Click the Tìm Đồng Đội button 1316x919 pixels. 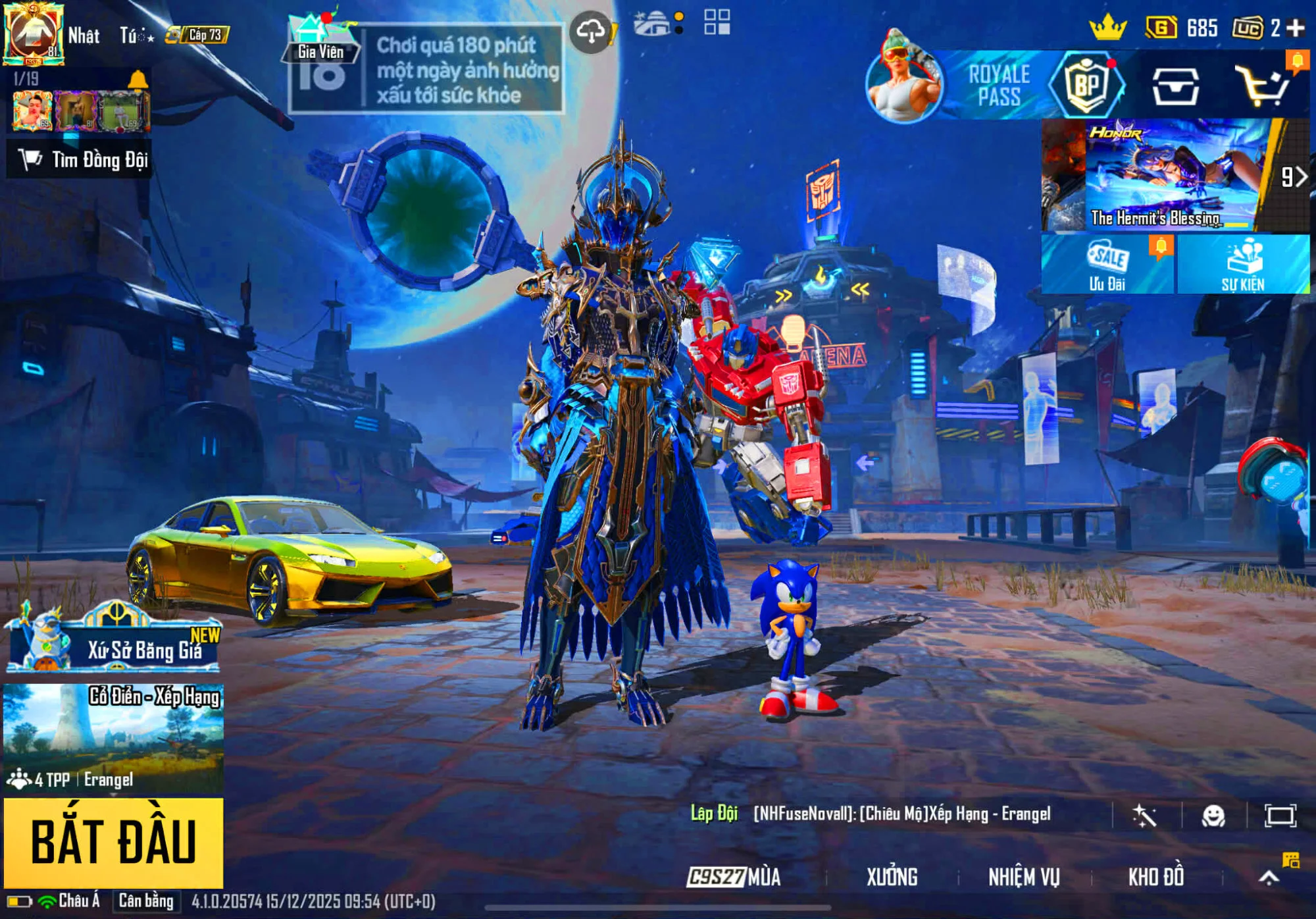point(79,158)
